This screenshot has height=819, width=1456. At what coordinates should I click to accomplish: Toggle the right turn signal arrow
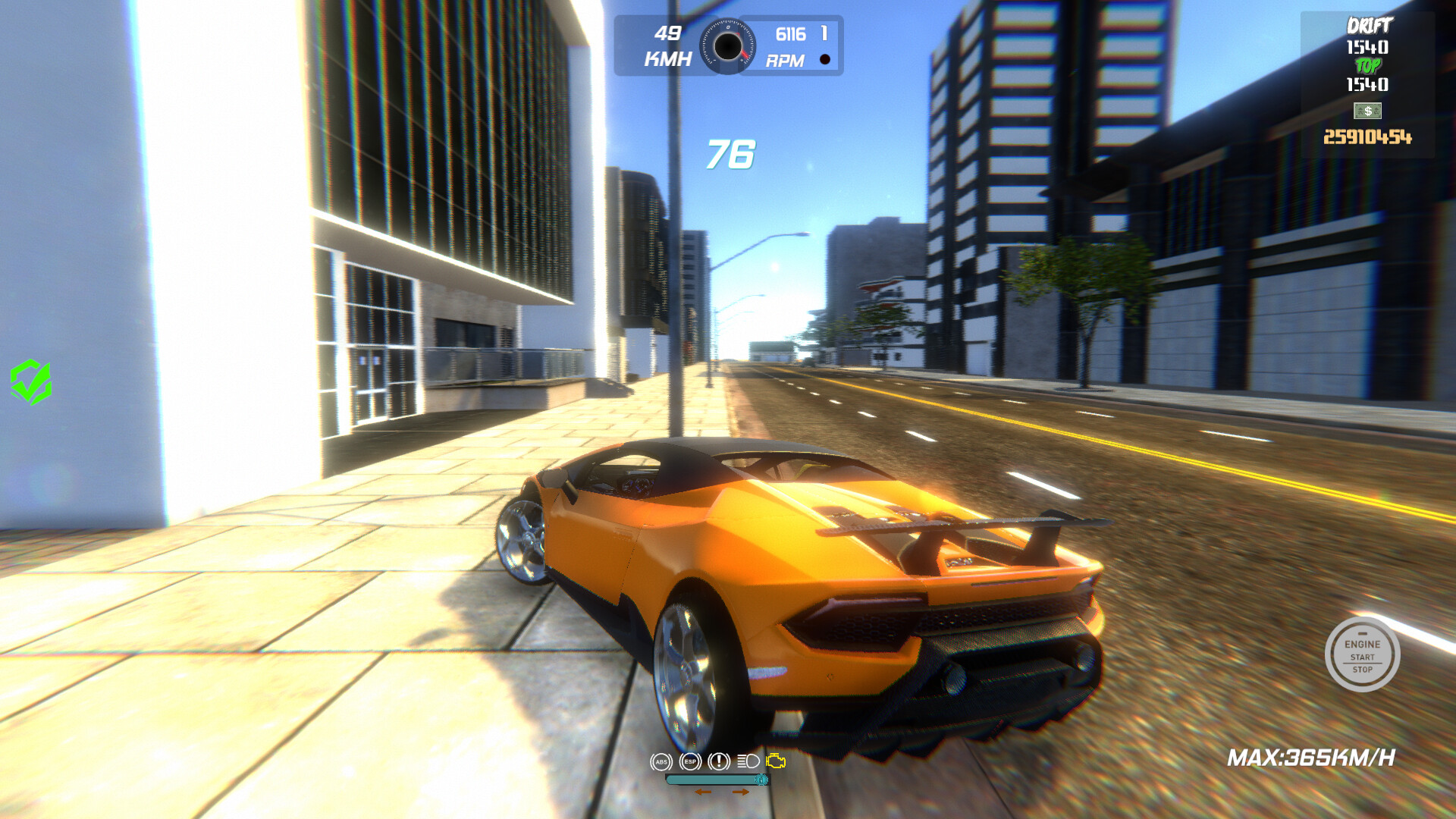coord(740,792)
